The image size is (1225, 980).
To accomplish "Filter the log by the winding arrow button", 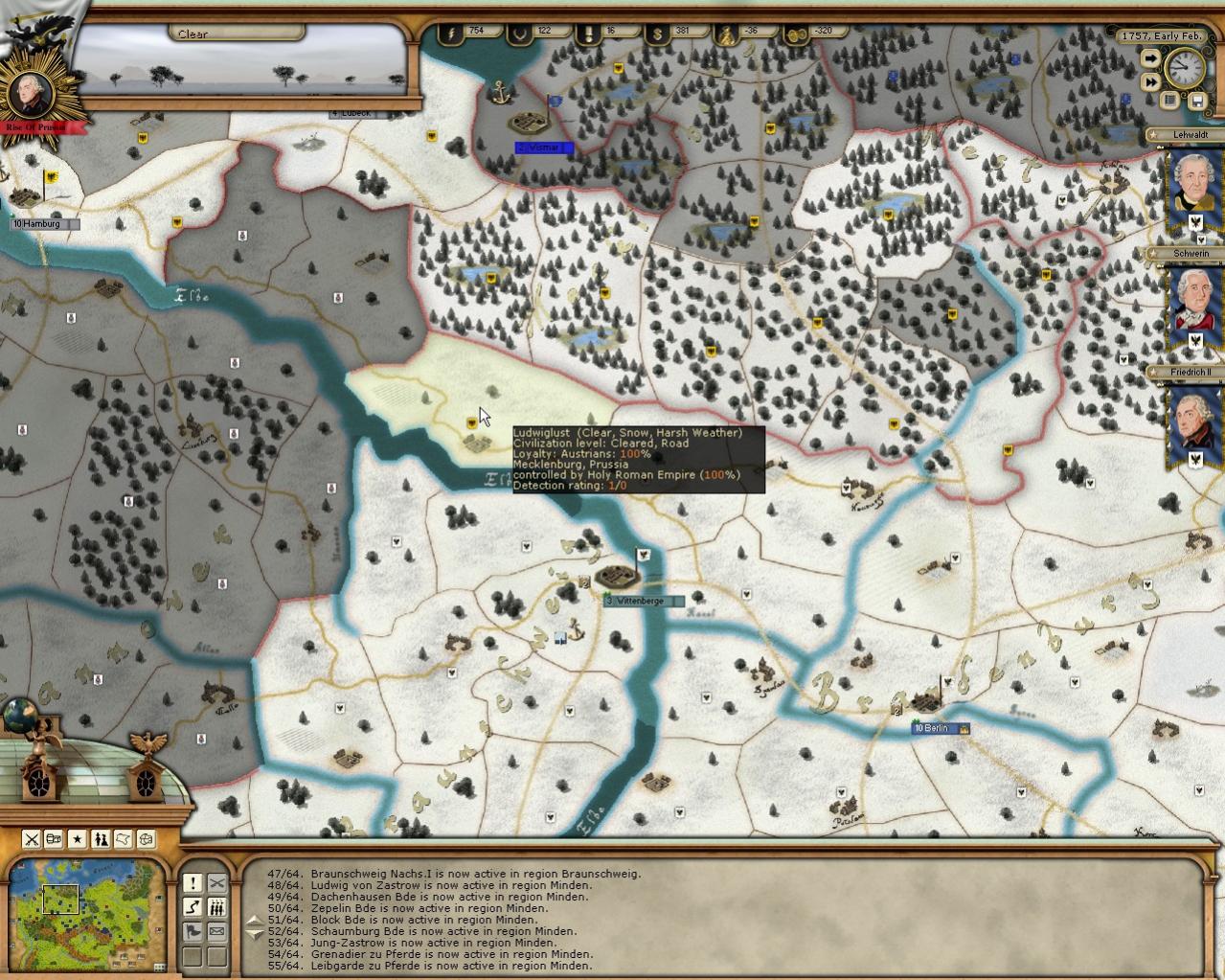I will (193, 907).
